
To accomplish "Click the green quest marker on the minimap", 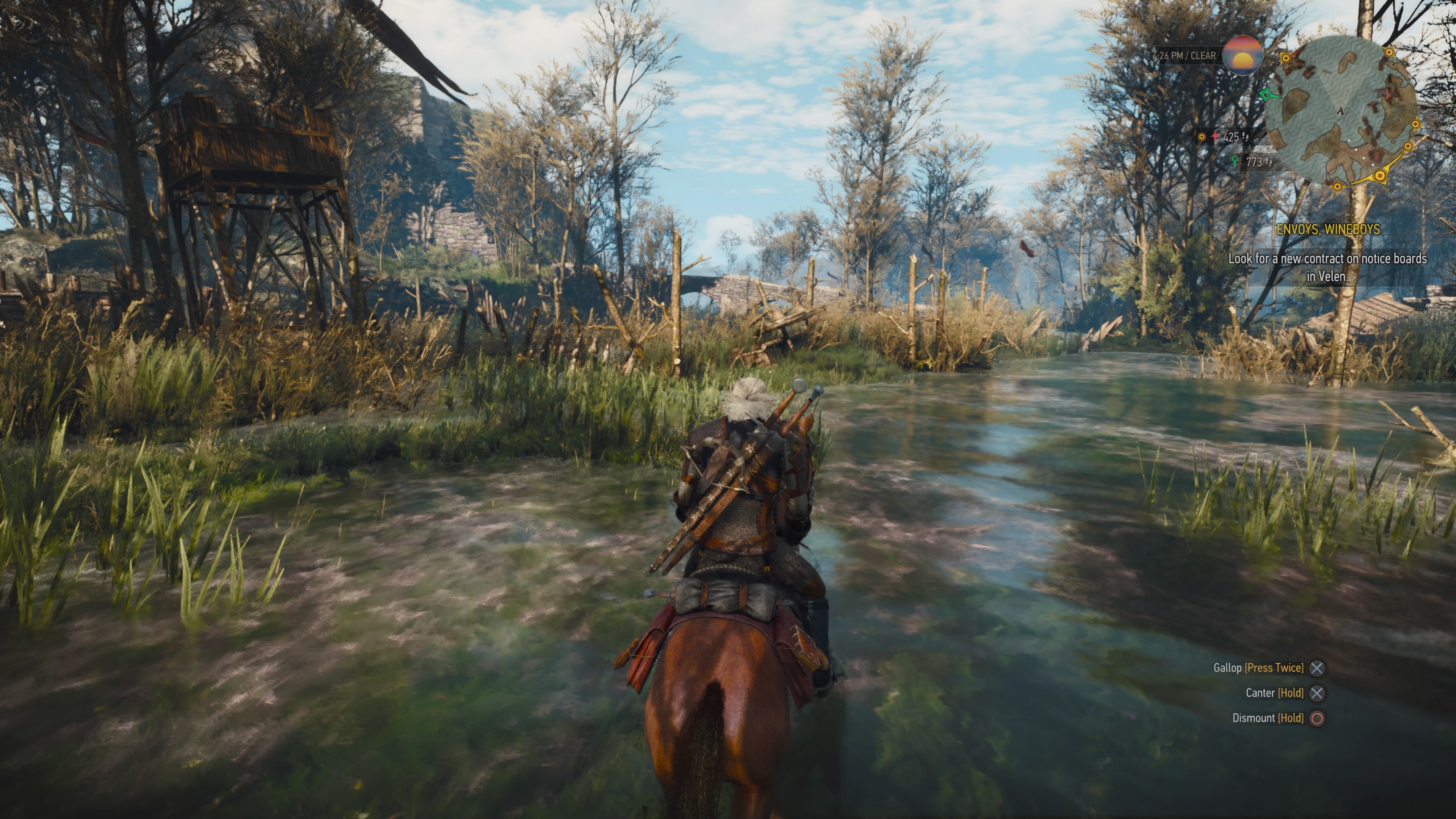I will pyautogui.click(x=1268, y=96).
